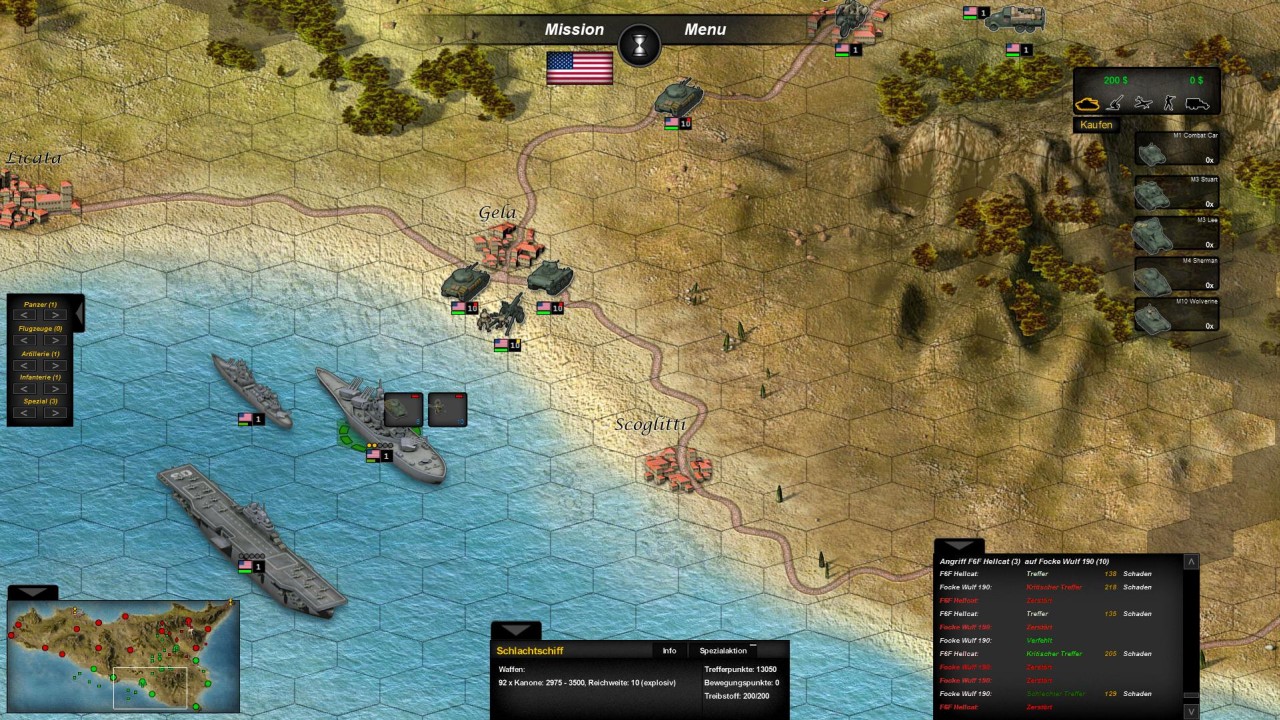The image size is (1280, 720).
Task: Click the Kaufen purchase button
Action: coord(1096,125)
